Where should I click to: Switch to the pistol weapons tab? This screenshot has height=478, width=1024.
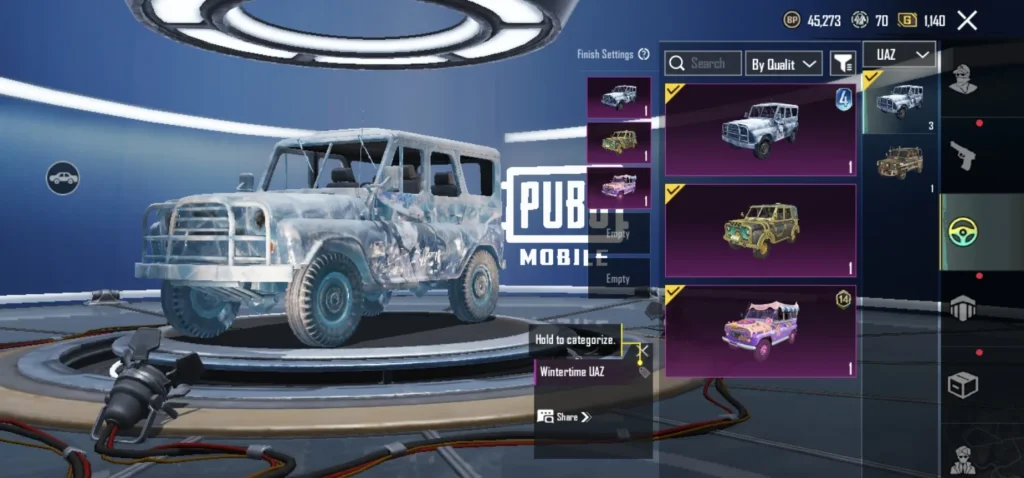pos(963,155)
